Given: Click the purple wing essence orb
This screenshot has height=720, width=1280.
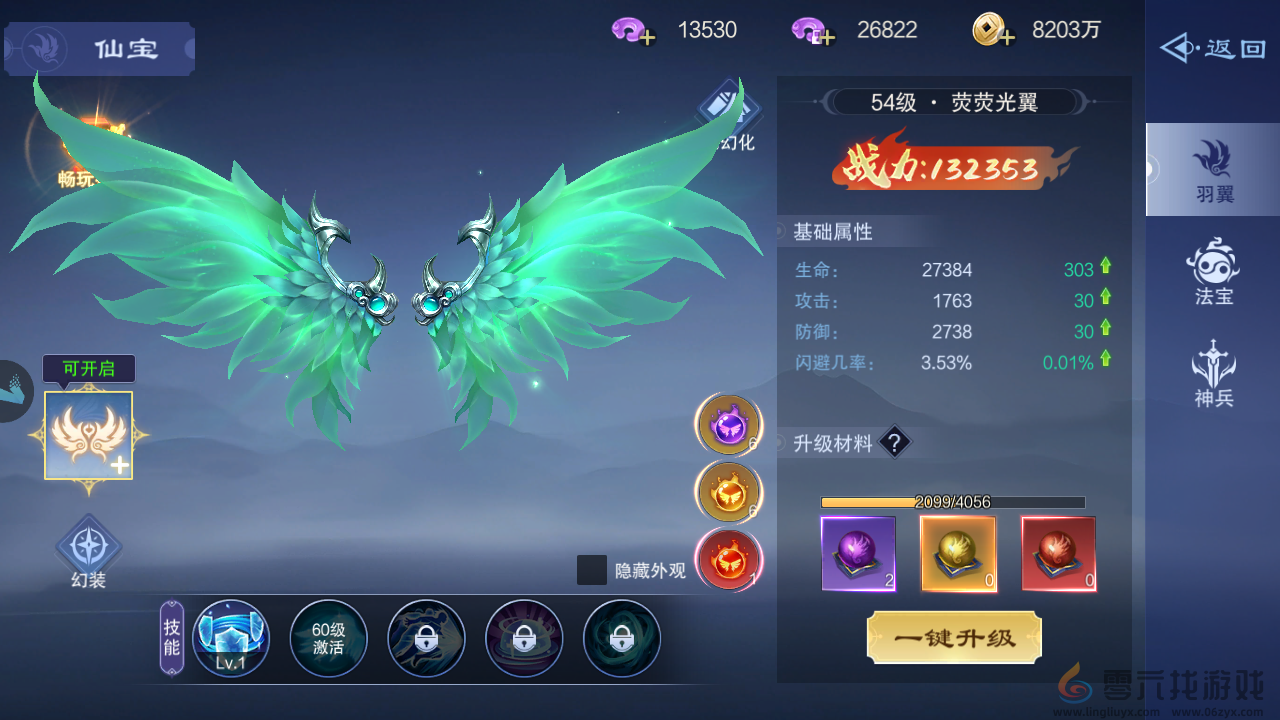Looking at the screenshot, I should click(728, 425).
